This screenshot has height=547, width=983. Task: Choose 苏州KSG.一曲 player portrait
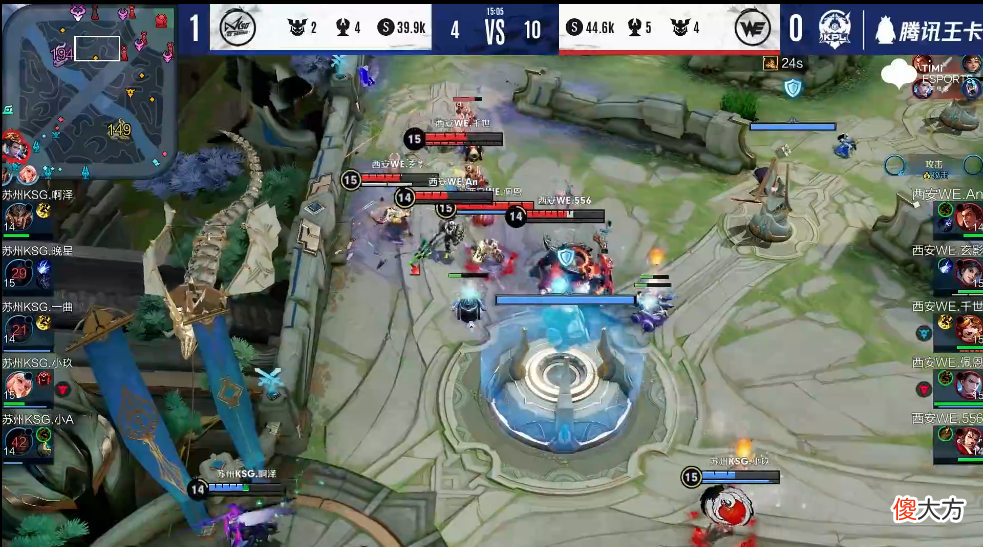click(x=18, y=329)
